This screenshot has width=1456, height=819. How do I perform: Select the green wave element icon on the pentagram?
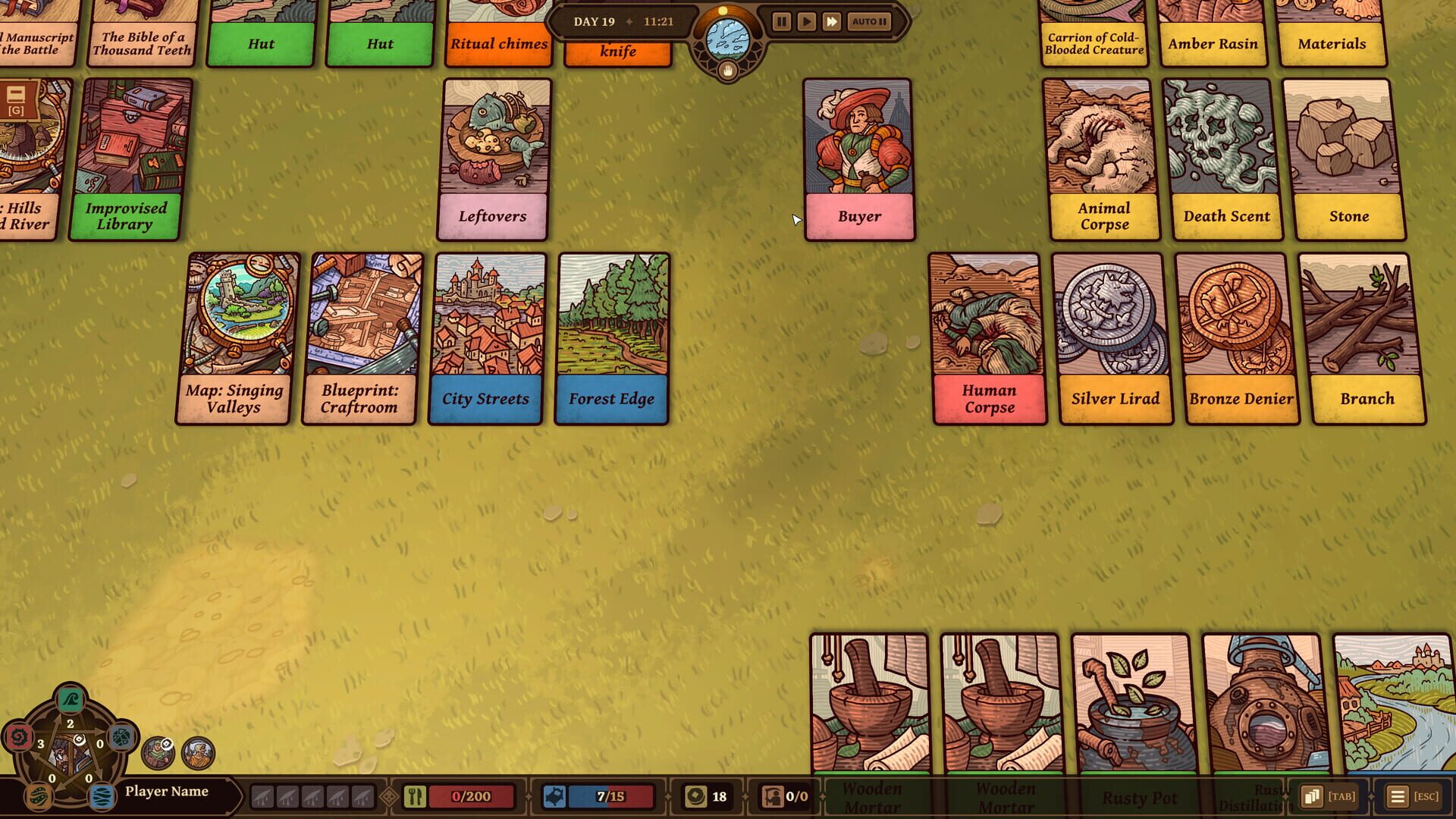pyautogui.click(x=71, y=700)
